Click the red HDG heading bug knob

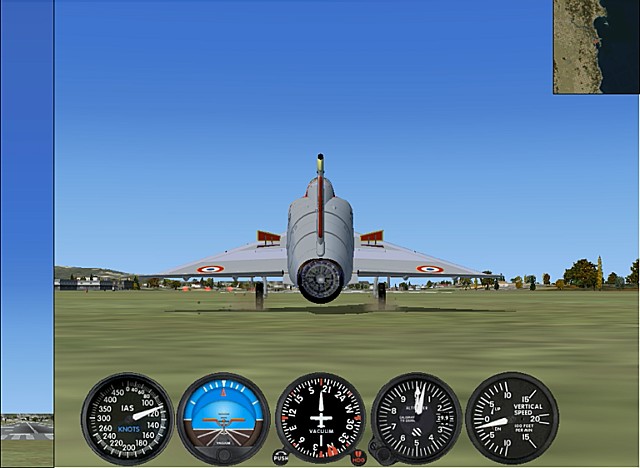coord(358,457)
